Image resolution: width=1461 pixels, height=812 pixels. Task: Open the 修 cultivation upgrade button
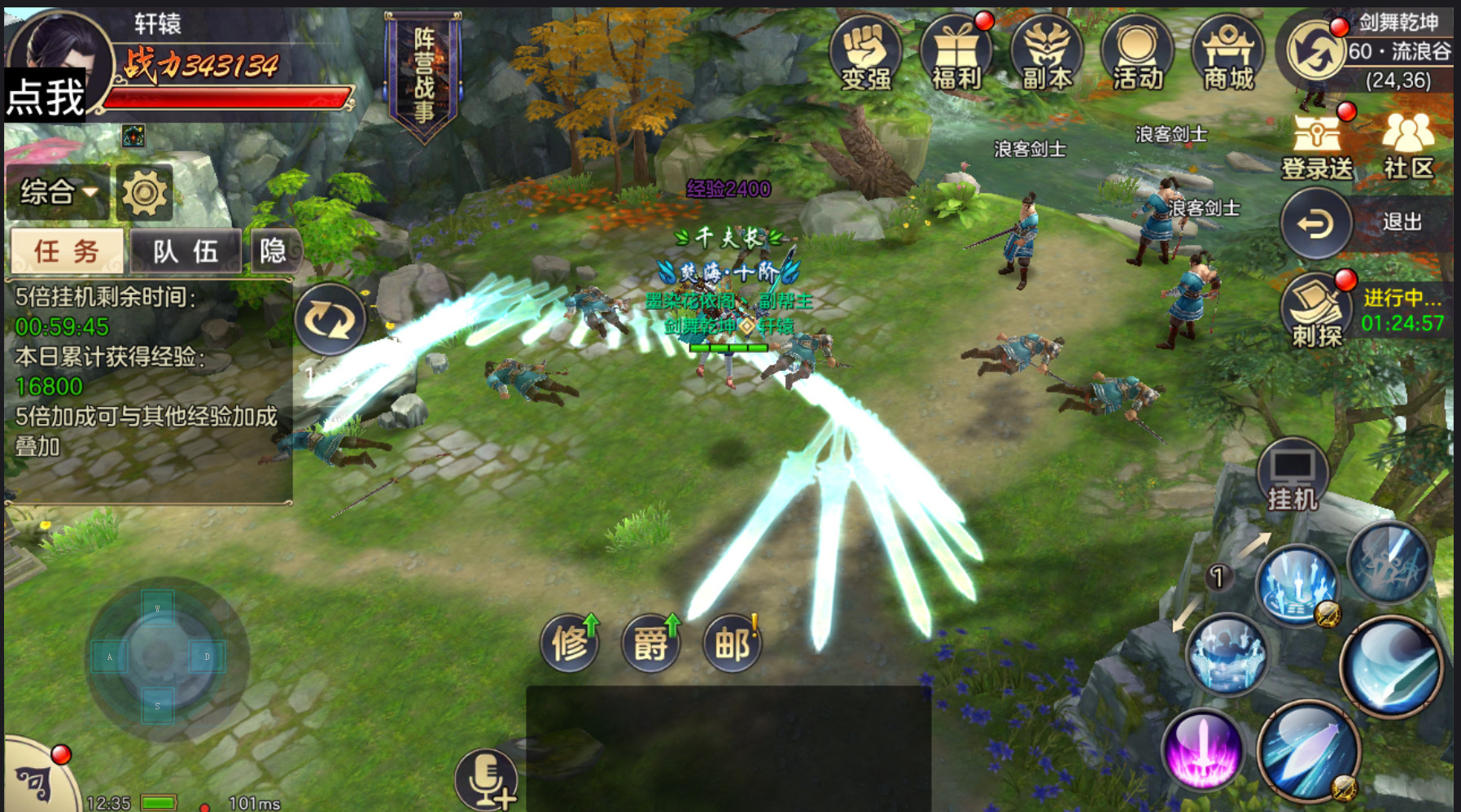click(x=570, y=644)
